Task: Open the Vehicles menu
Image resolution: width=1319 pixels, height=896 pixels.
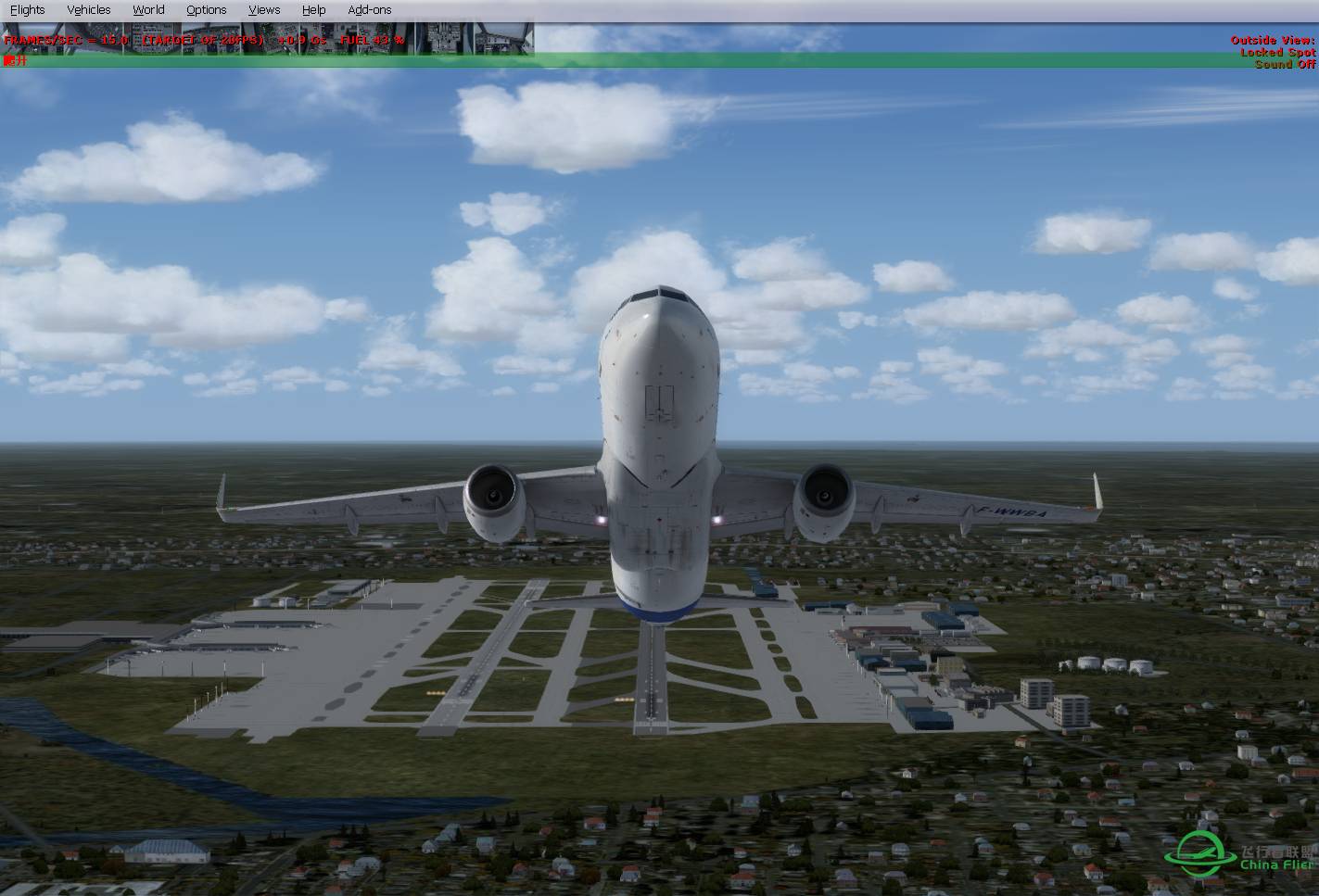Action: [x=88, y=9]
